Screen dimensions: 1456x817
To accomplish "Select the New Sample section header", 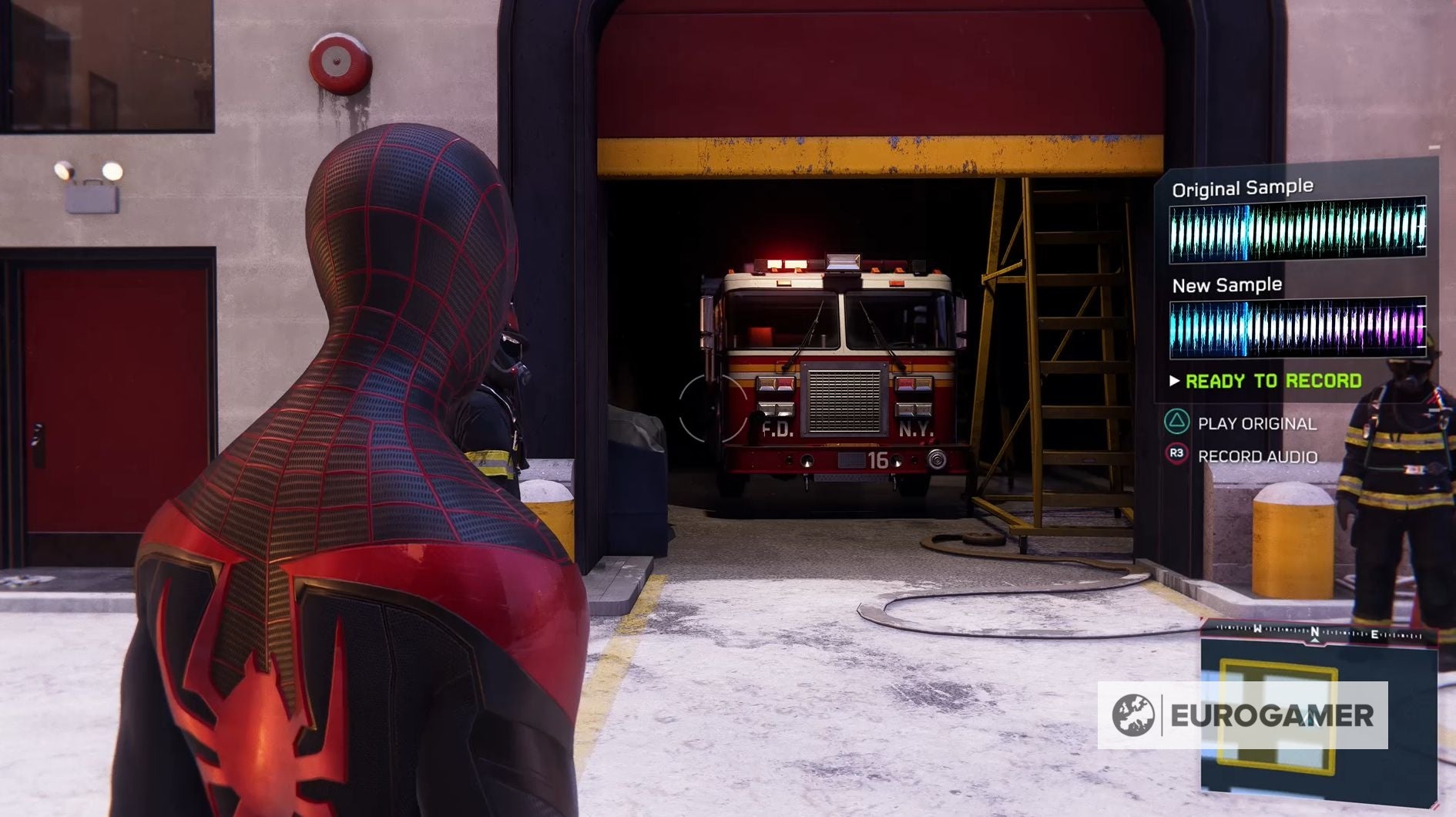I will (1229, 285).
